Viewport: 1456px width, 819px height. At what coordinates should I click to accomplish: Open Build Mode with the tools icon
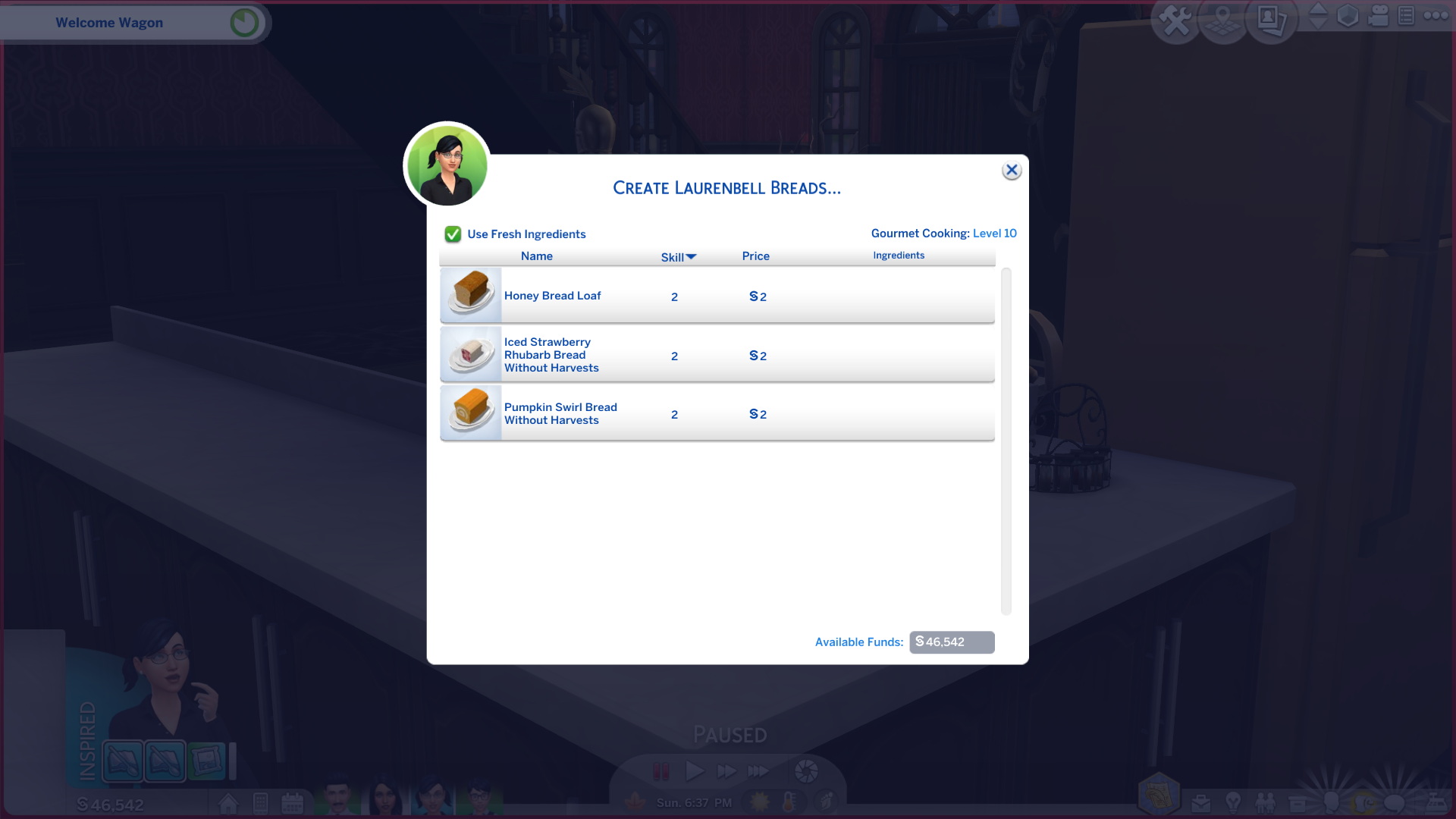pyautogui.click(x=1176, y=18)
